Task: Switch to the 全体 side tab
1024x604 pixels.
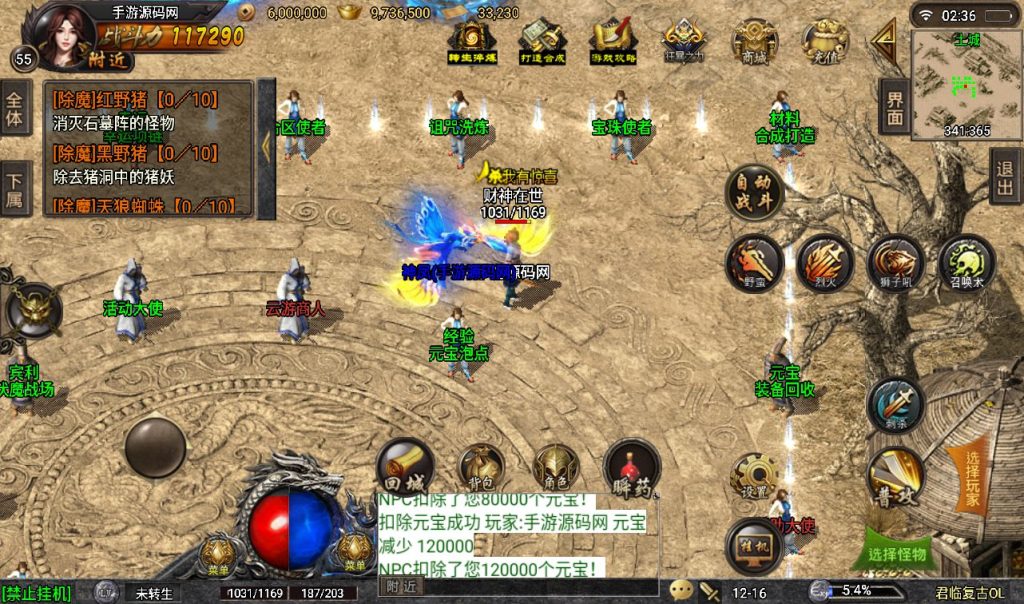Action: click(x=15, y=108)
